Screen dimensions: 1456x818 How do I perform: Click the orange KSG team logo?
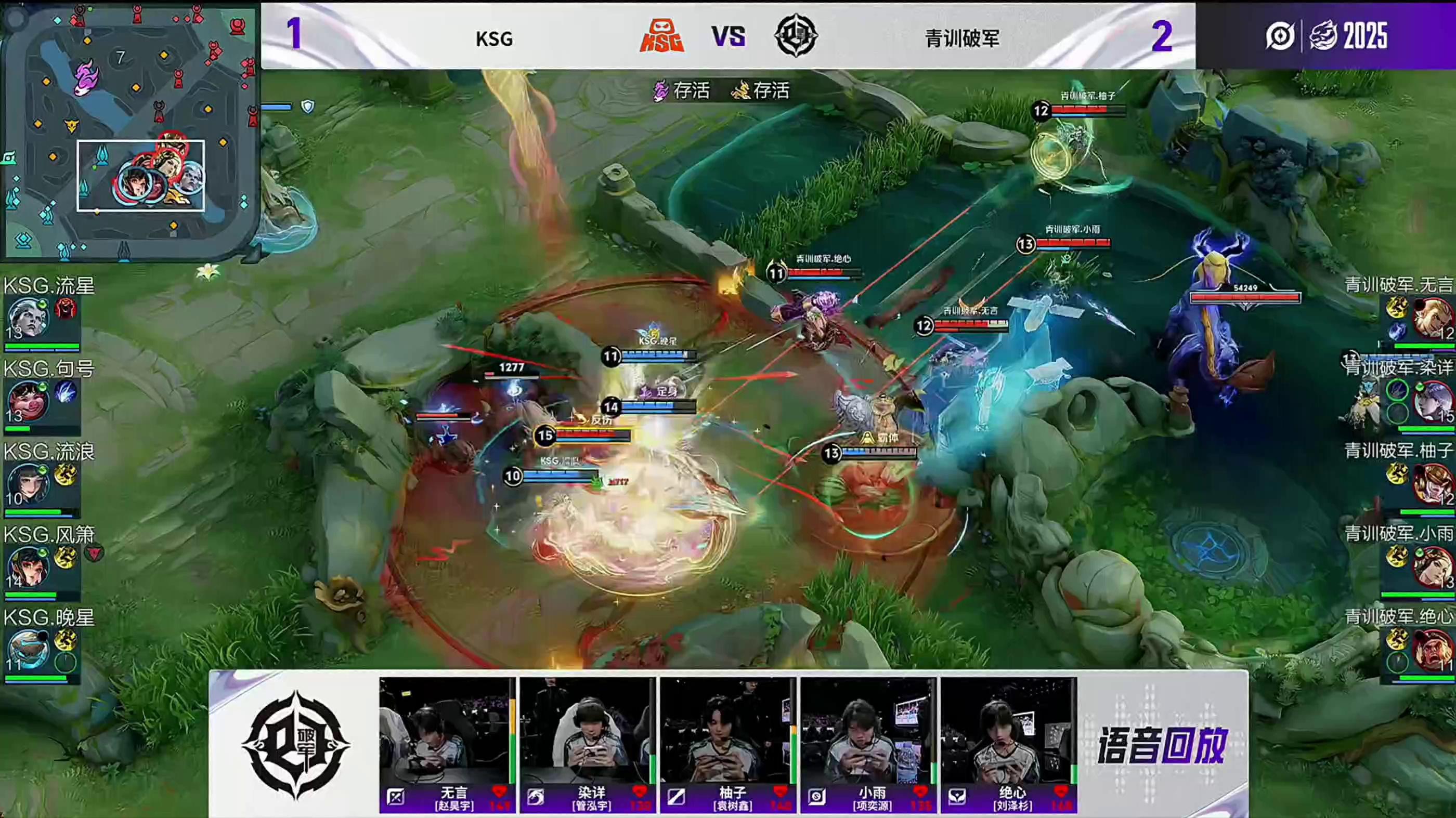[661, 36]
